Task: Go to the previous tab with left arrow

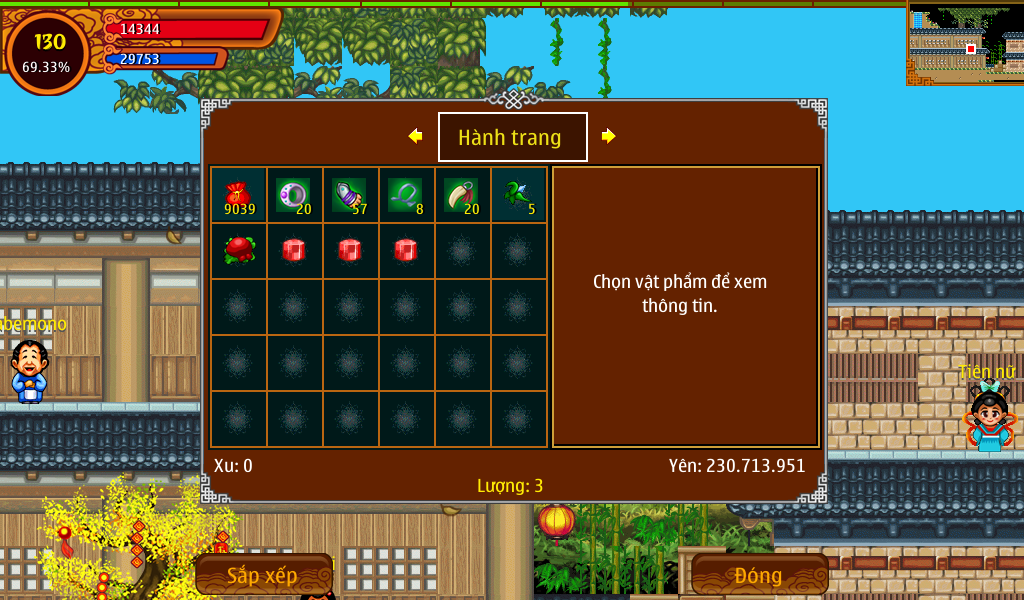Action: 415,136
